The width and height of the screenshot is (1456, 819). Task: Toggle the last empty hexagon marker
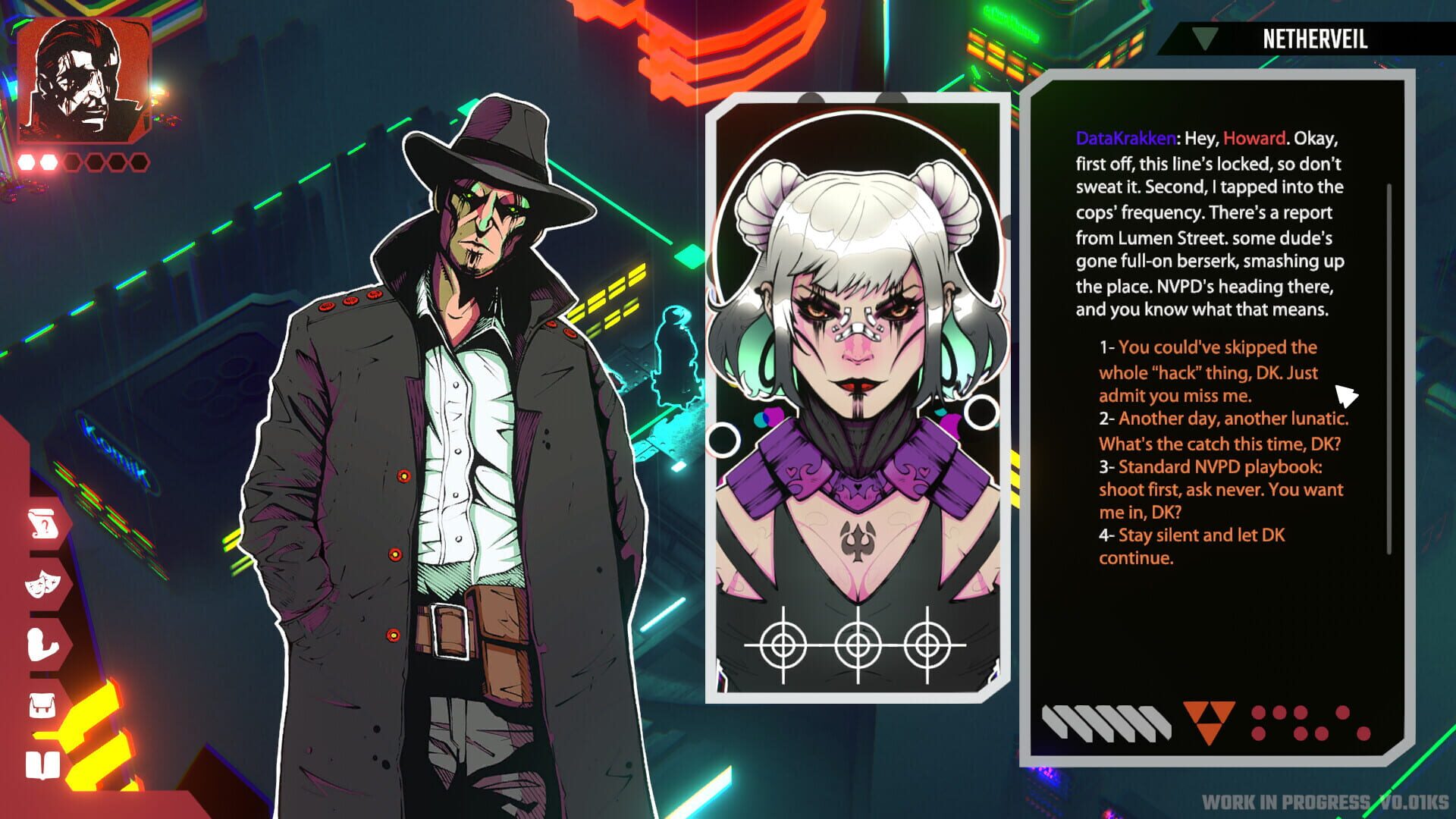coord(140,162)
